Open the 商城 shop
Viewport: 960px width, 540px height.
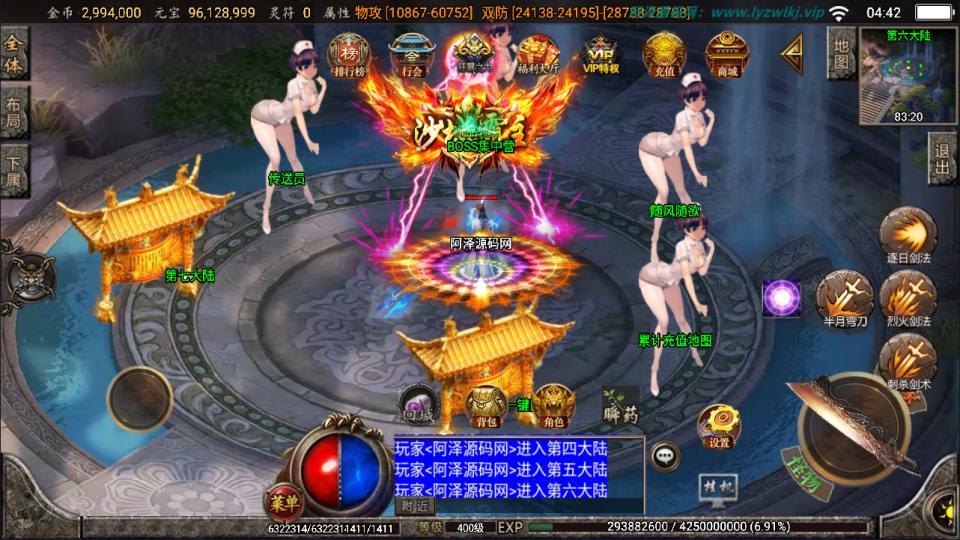coord(727,54)
